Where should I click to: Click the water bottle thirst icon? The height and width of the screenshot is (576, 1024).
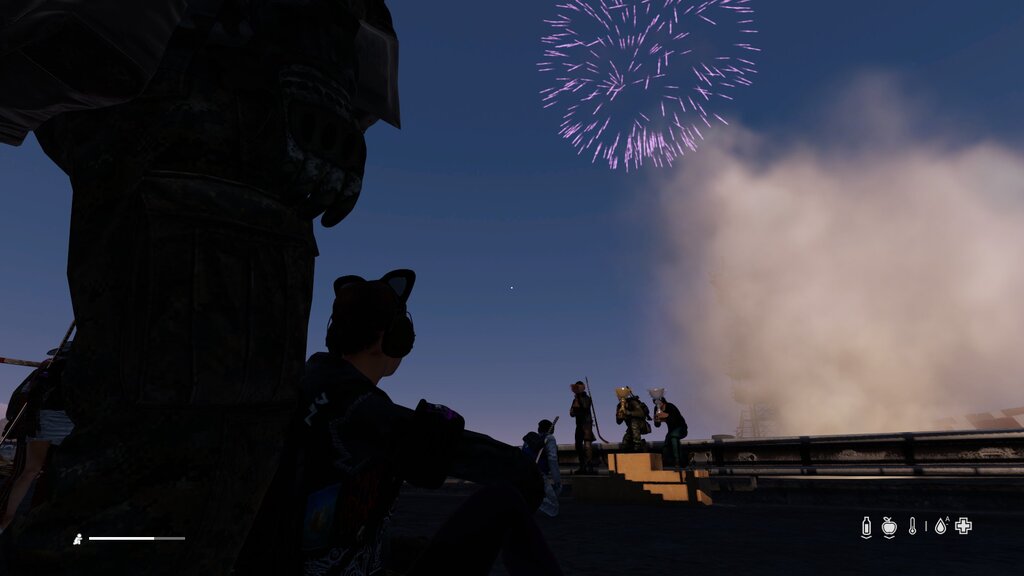click(x=866, y=526)
